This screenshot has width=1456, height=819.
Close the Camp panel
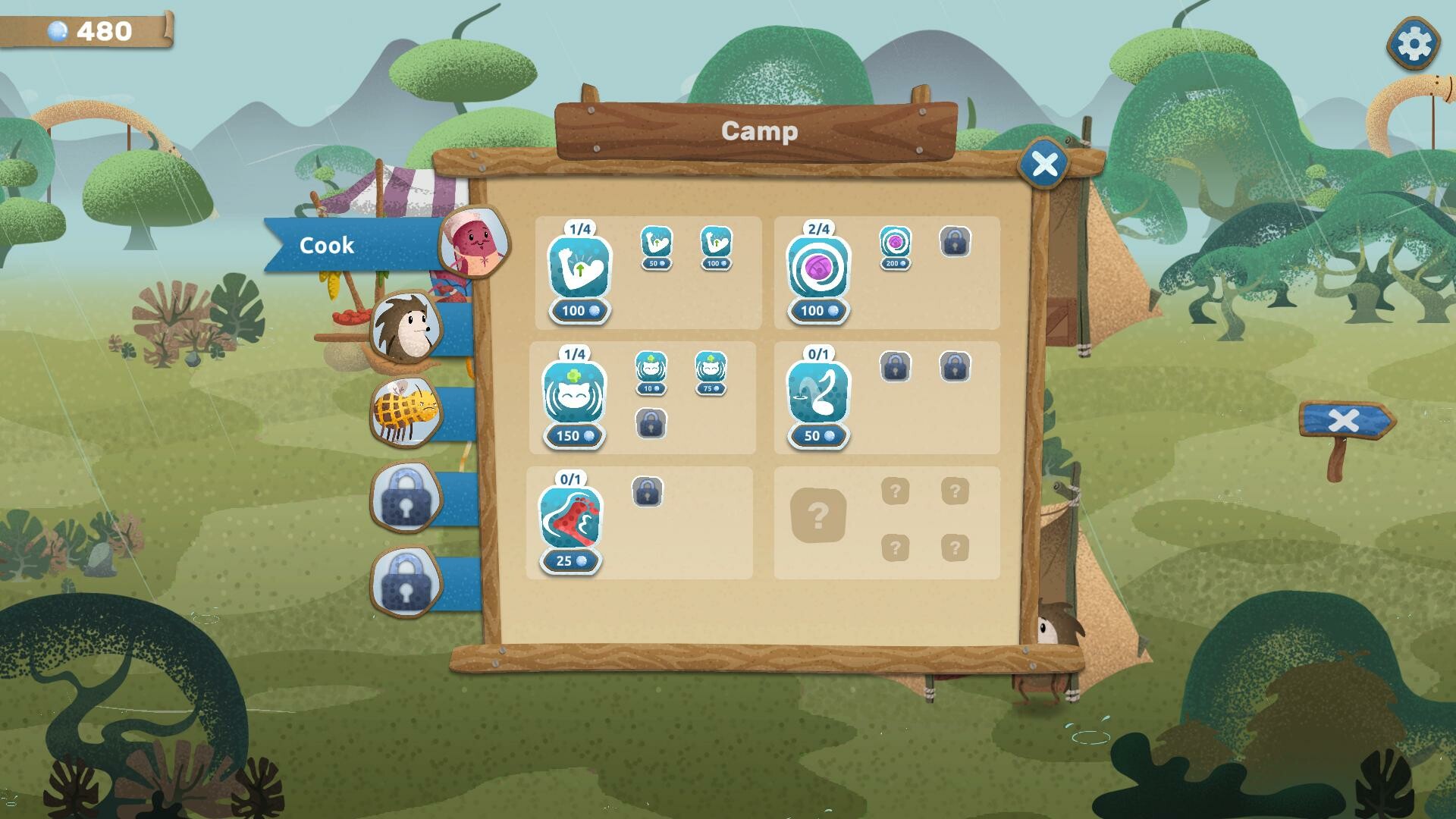pos(1044,162)
